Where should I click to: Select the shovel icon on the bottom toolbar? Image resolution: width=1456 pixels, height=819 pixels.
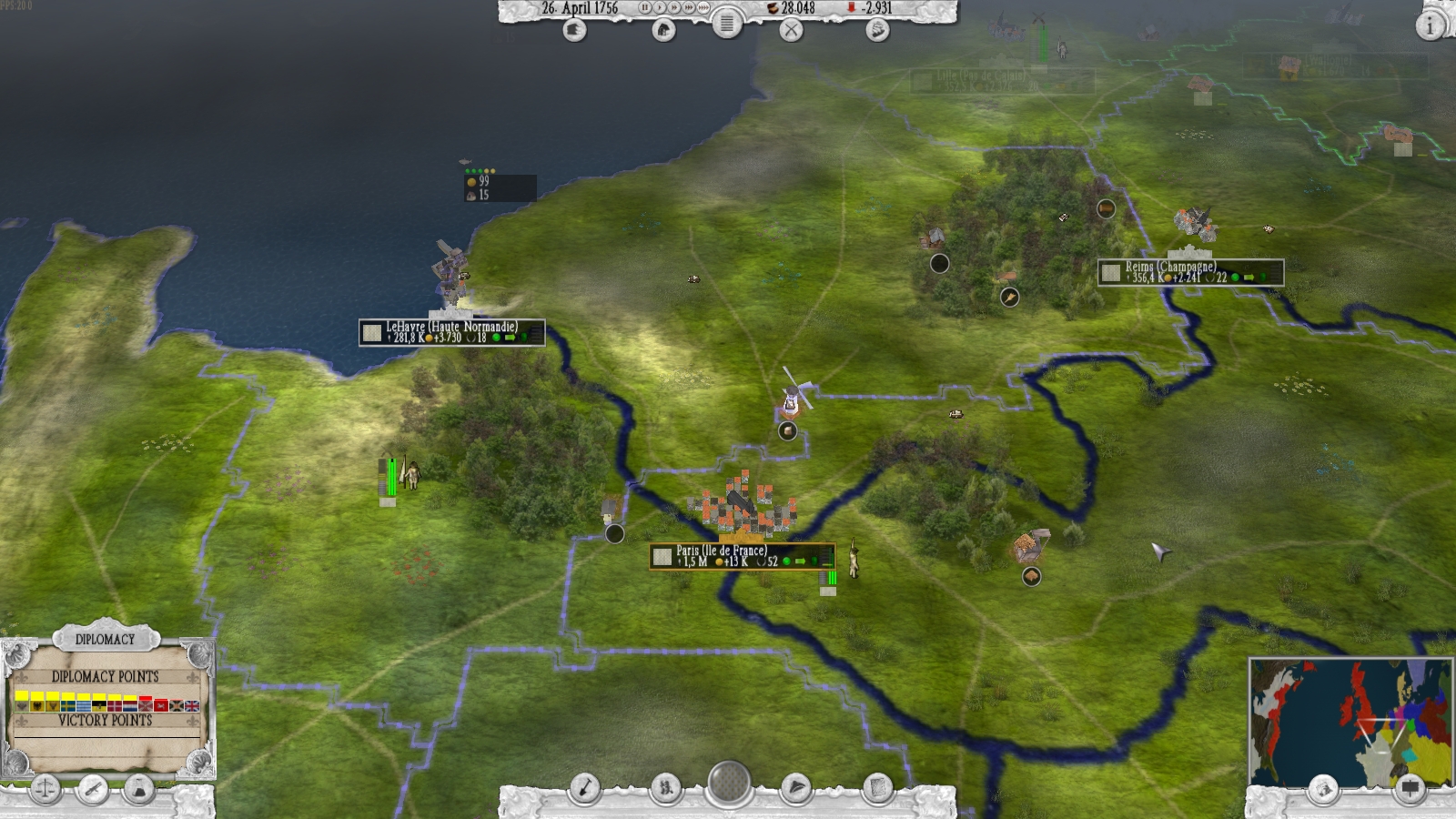tap(585, 788)
